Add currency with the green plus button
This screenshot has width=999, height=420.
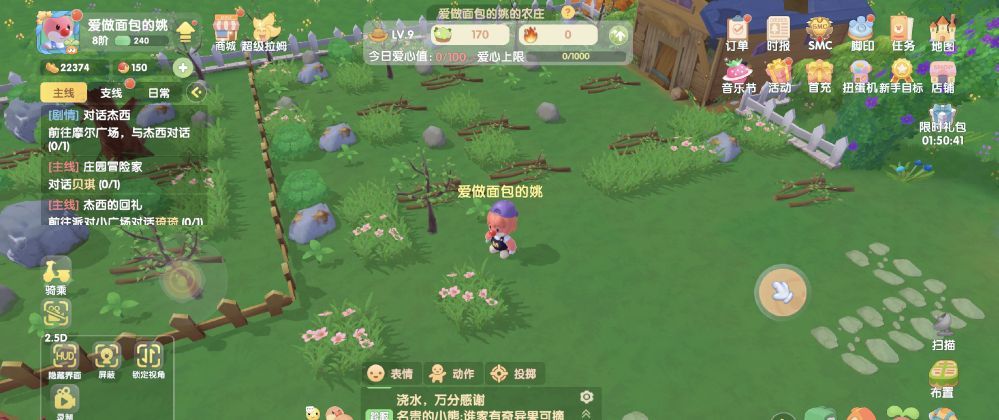tap(183, 68)
